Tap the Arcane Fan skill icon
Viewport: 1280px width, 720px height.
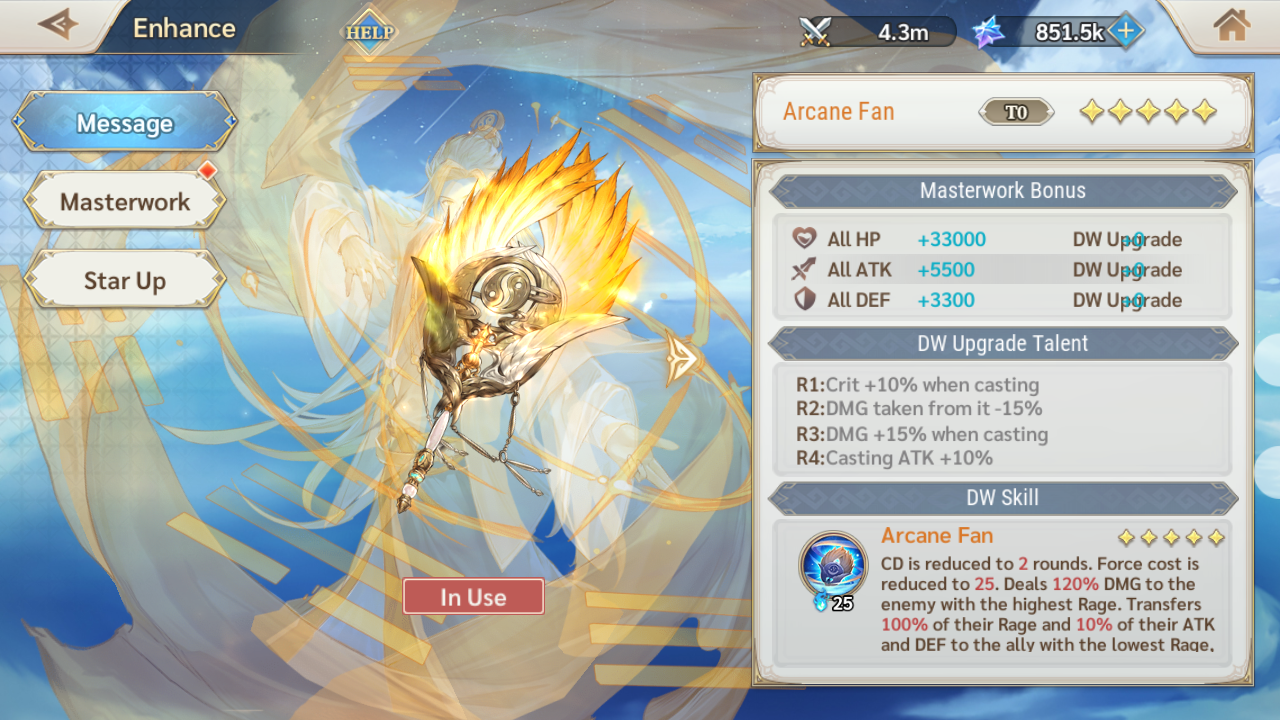coord(833,565)
